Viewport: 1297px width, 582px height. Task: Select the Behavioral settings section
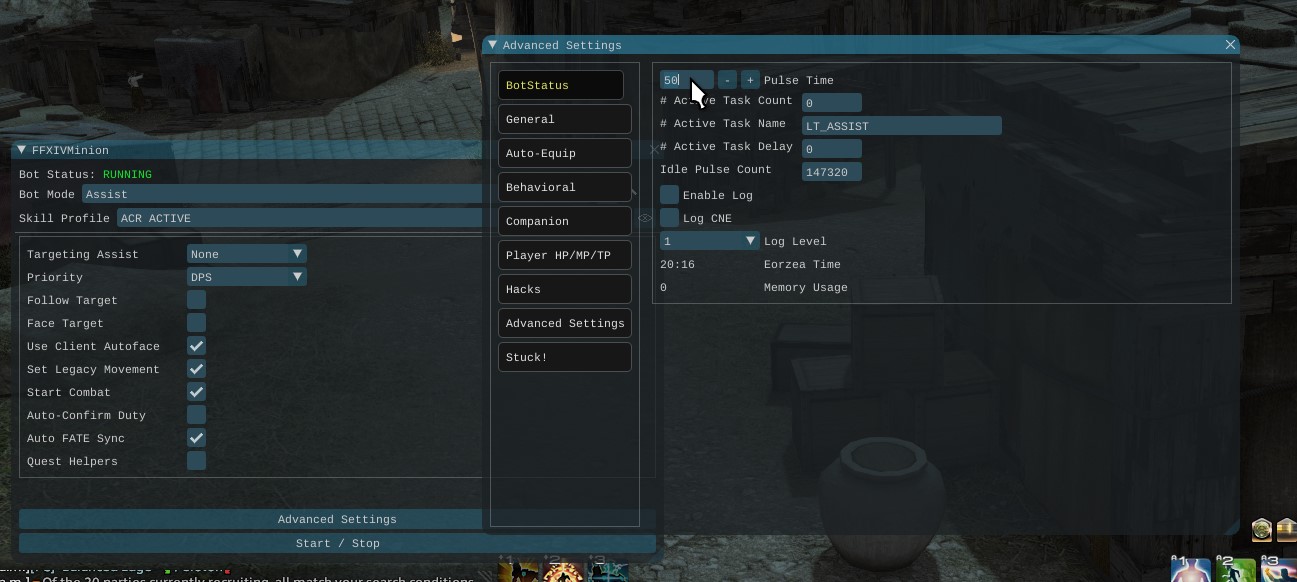click(564, 187)
